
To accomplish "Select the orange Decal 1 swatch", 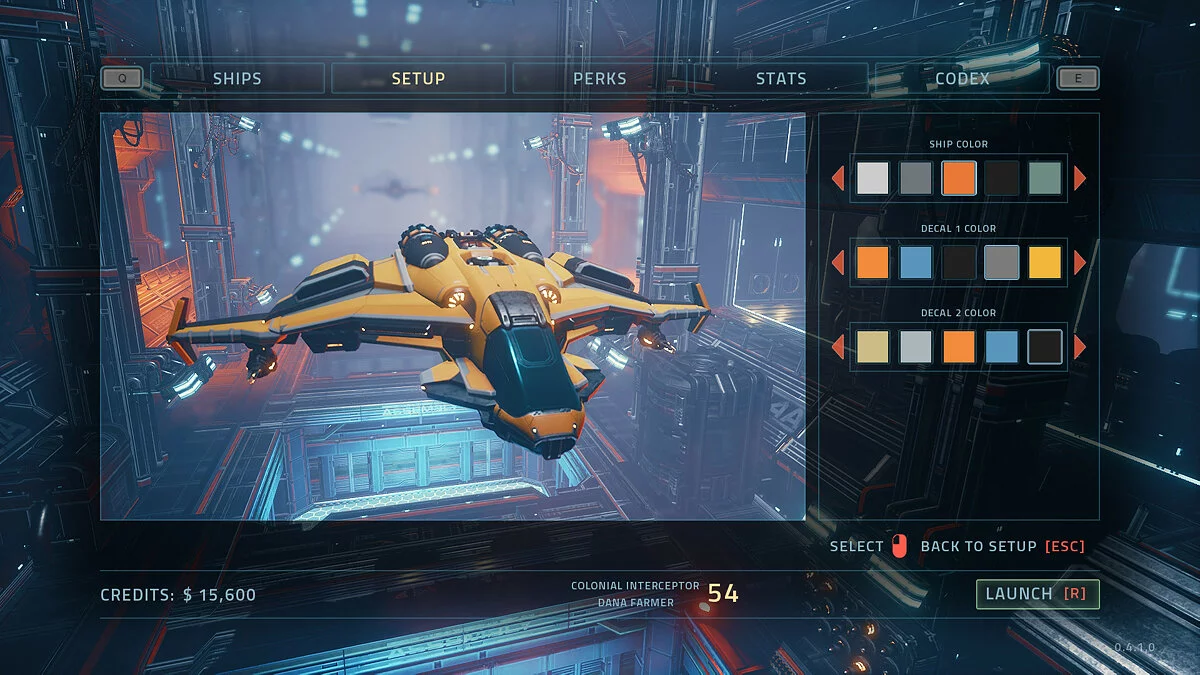I will (873, 262).
